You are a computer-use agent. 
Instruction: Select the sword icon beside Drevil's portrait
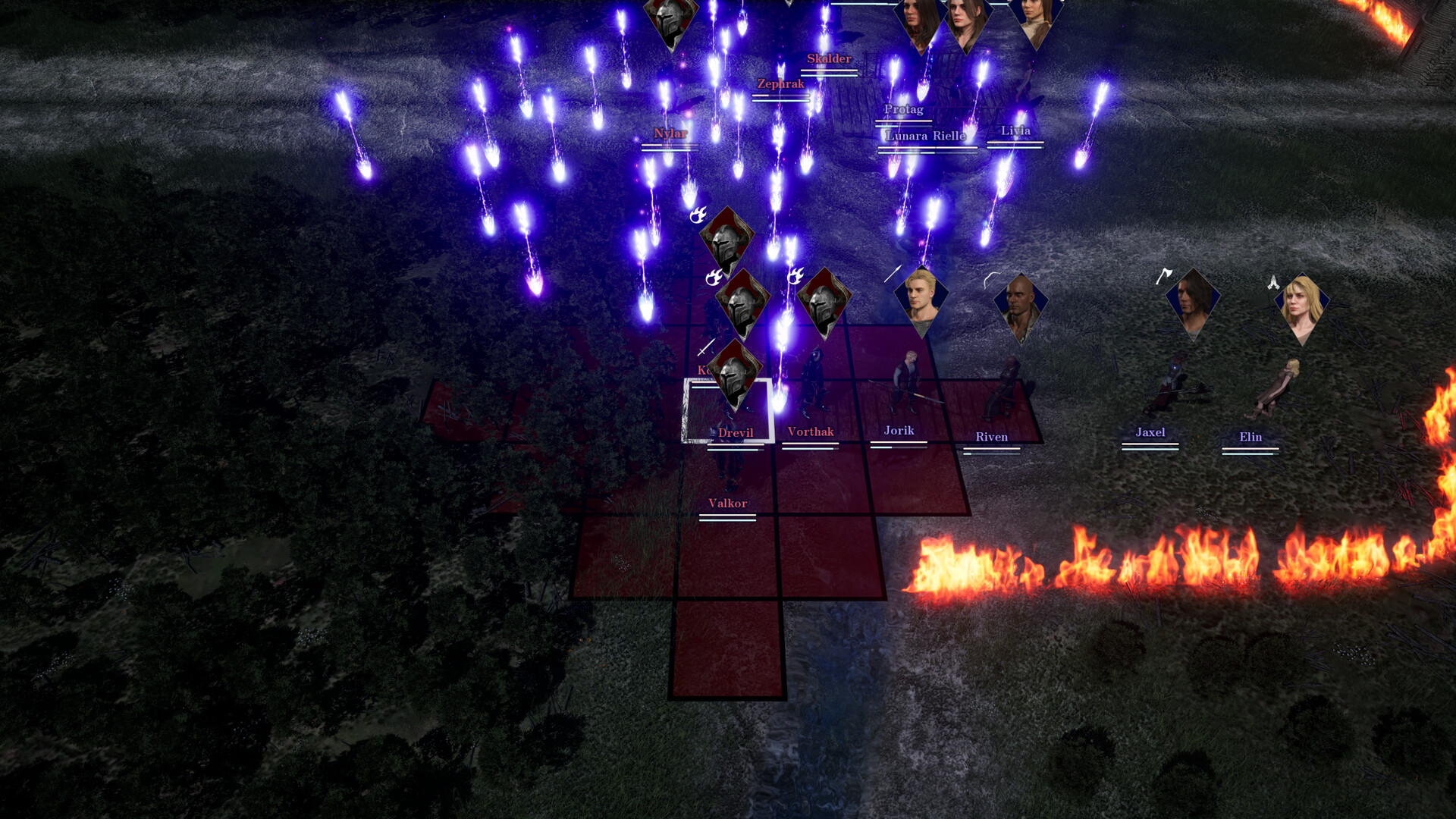[705, 350]
